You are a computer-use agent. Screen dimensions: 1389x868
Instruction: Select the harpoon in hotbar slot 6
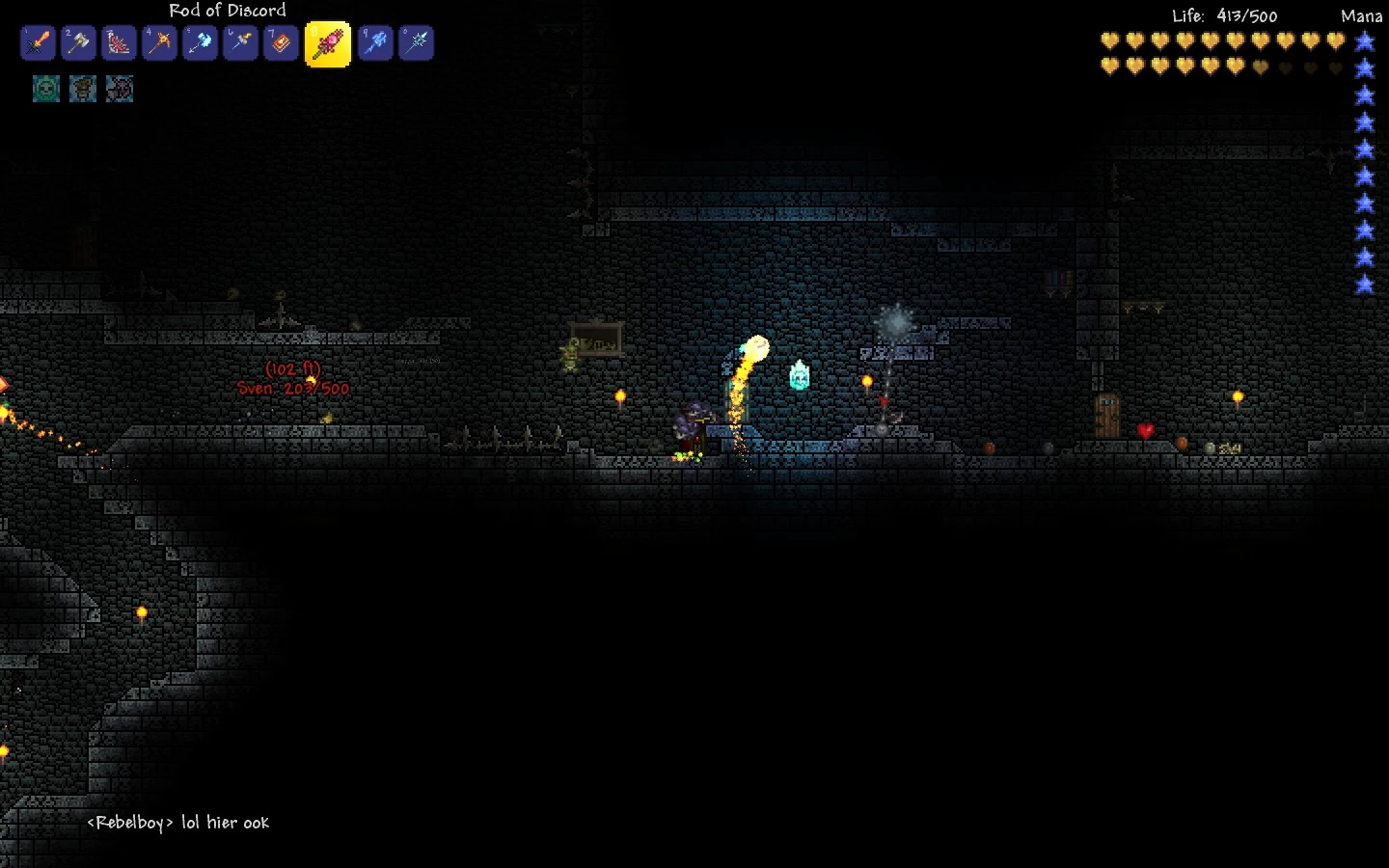coord(240,42)
